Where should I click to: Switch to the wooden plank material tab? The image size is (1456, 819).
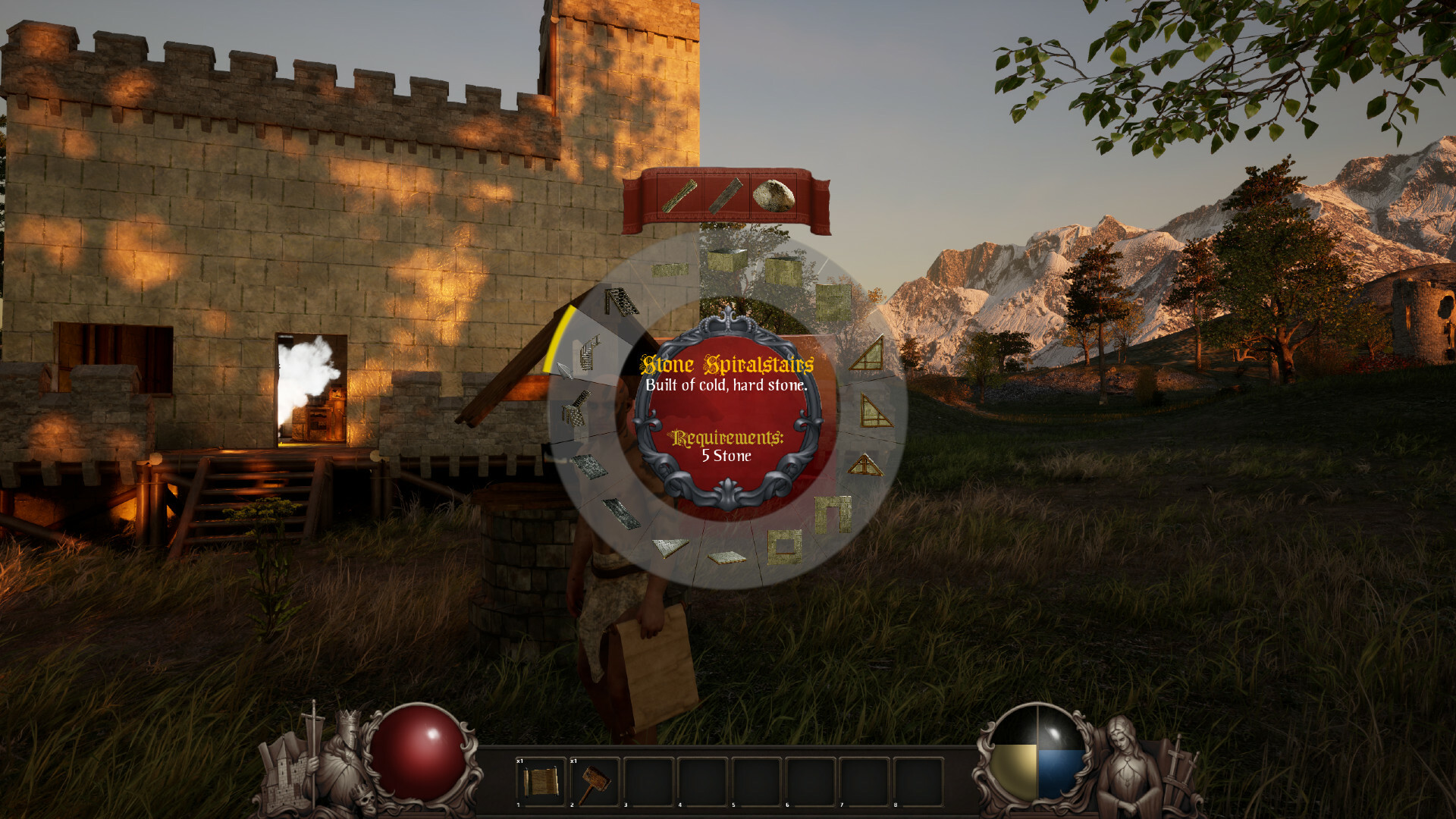point(726,196)
